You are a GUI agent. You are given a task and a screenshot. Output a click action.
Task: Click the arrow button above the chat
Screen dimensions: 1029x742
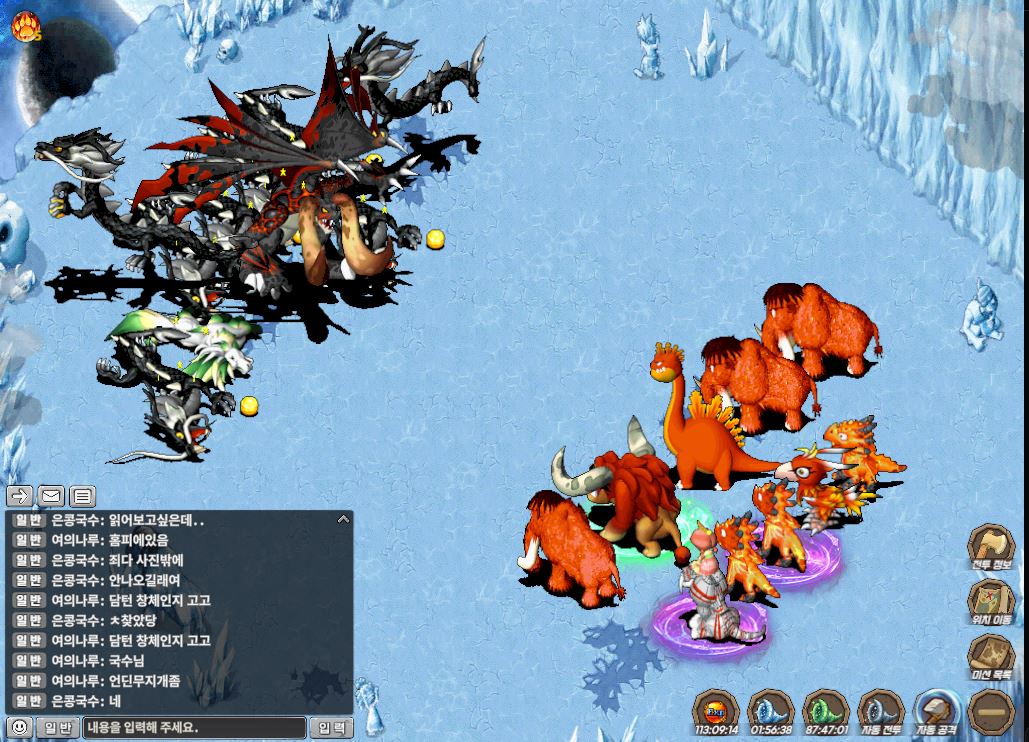click(x=20, y=495)
